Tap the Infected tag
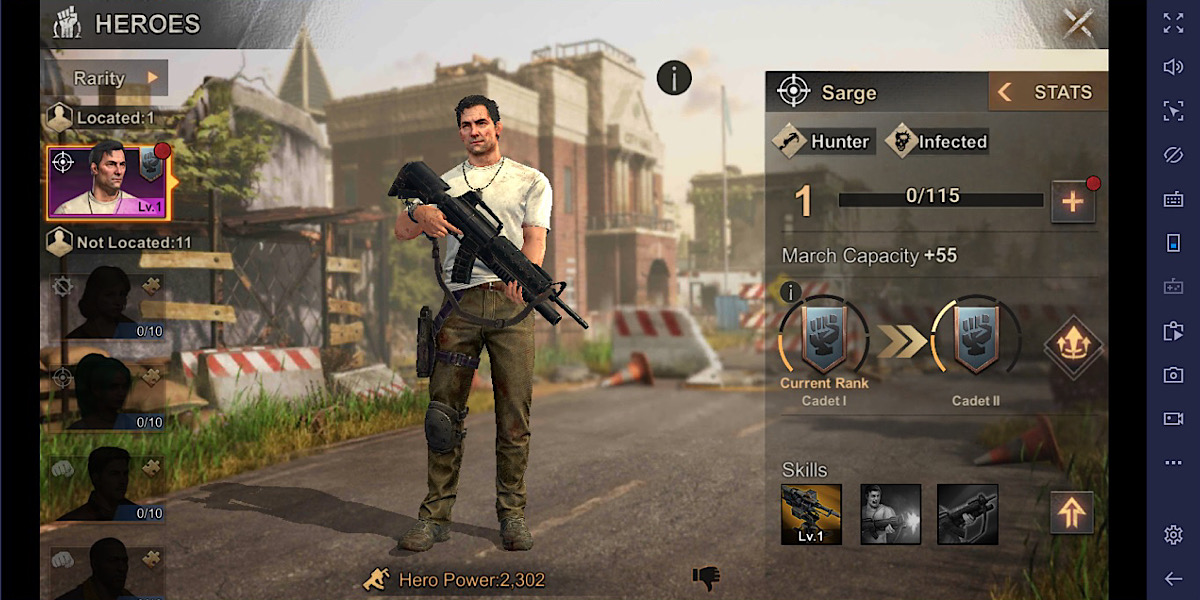 [939, 142]
